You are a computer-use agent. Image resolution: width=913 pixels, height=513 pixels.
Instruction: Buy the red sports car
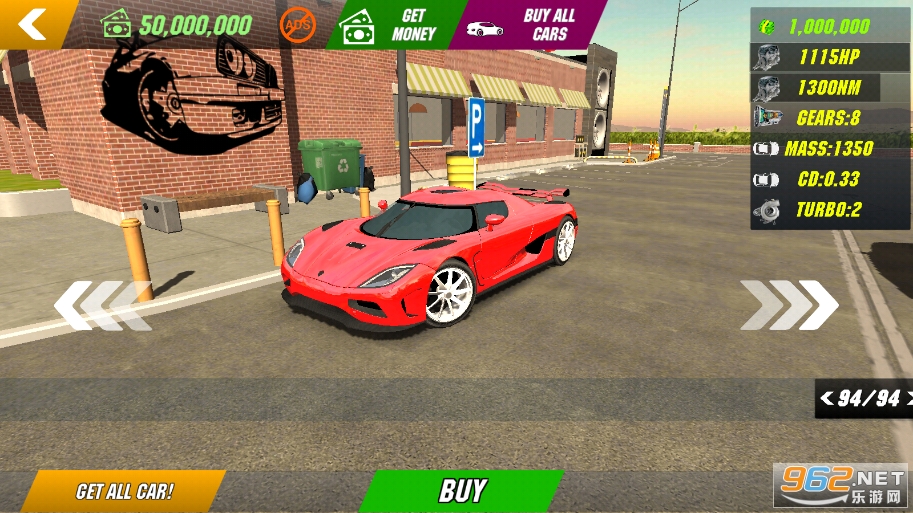coord(461,490)
